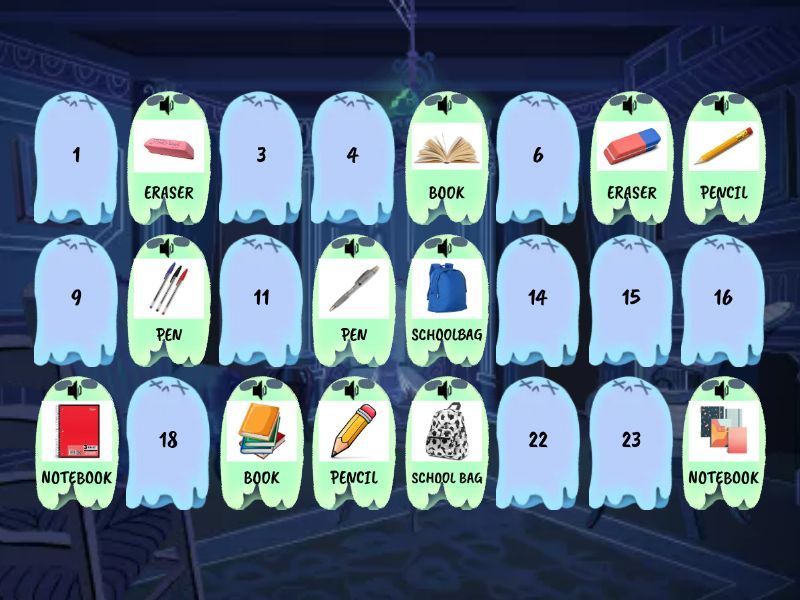
Task: Flip over ghost card number 1
Action: tap(77, 156)
